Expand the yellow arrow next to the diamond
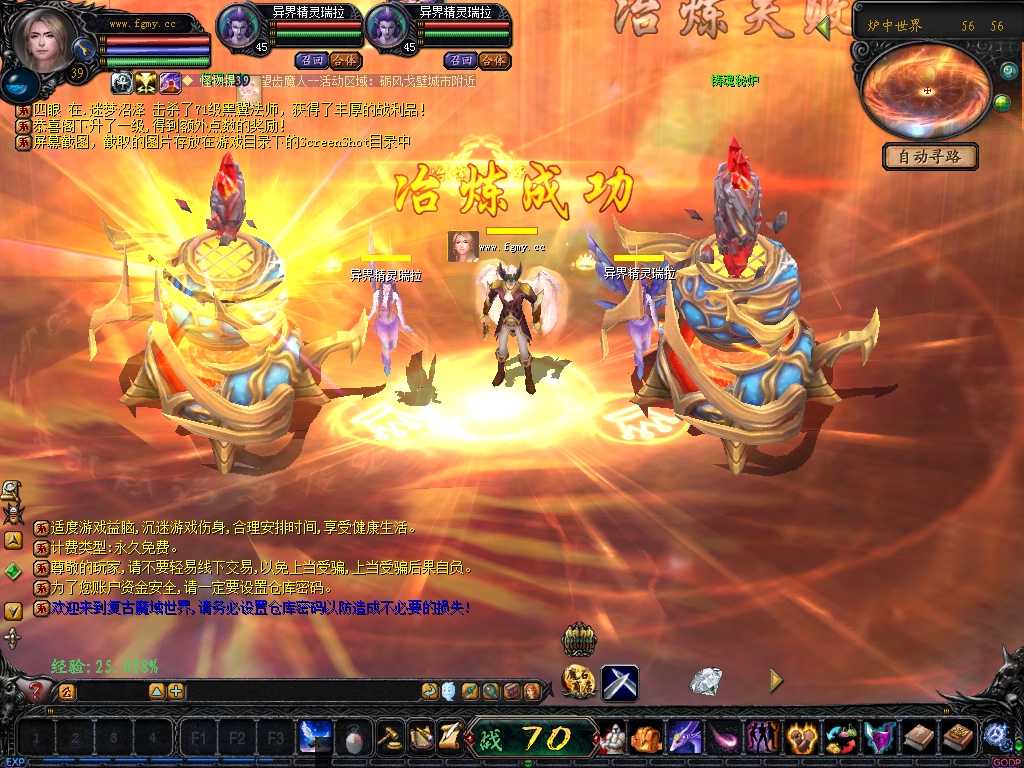Viewport: 1024px width, 768px height. [x=776, y=681]
